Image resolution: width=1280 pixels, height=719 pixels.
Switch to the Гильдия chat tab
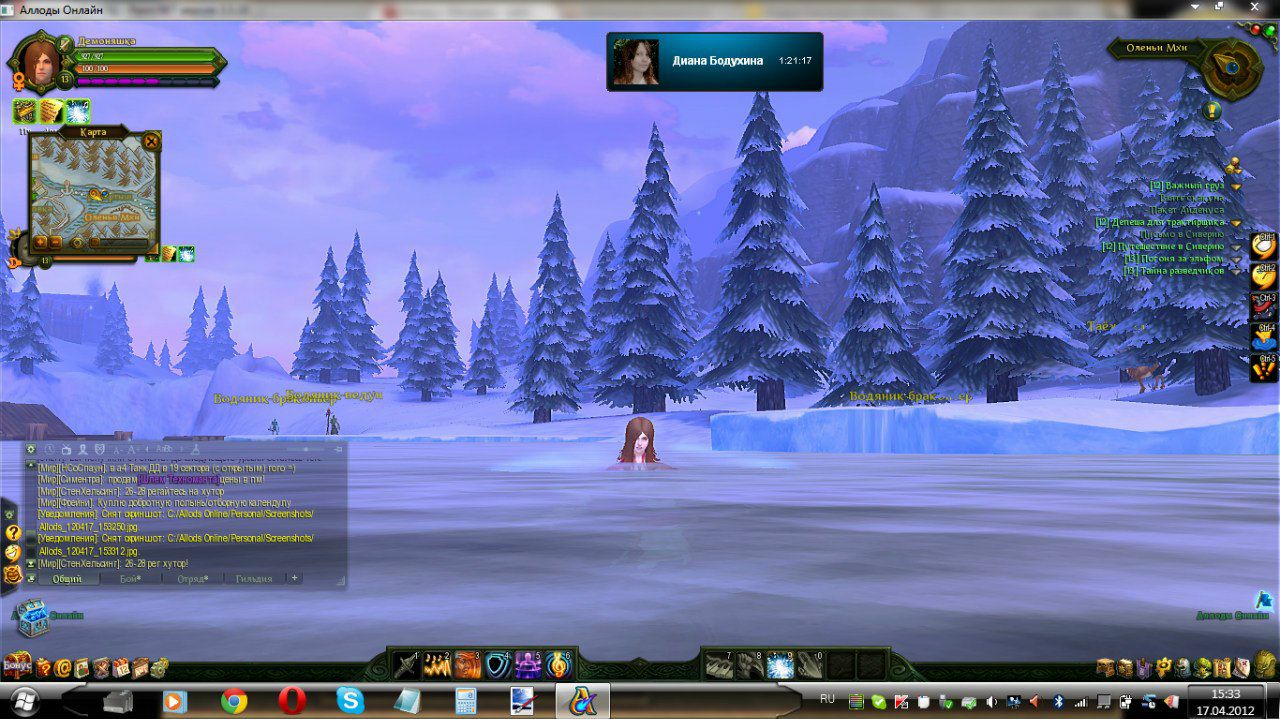click(x=254, y=579)
